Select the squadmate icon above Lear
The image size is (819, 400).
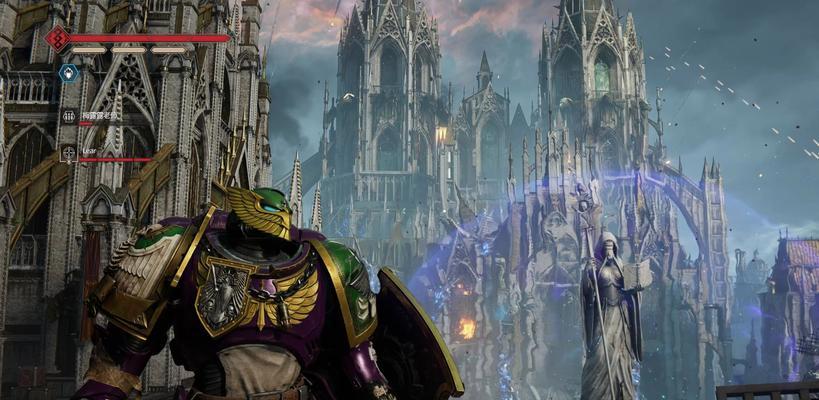point(69,116)
